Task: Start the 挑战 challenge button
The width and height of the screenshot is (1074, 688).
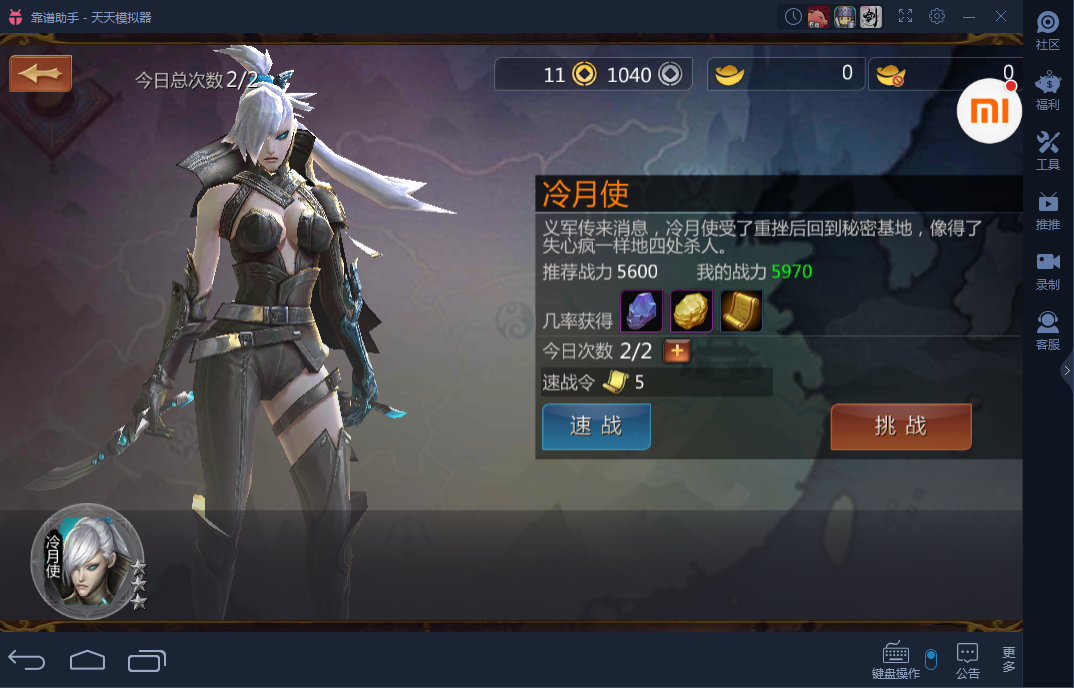Action: pyautogui.click(x=900, y=427)
